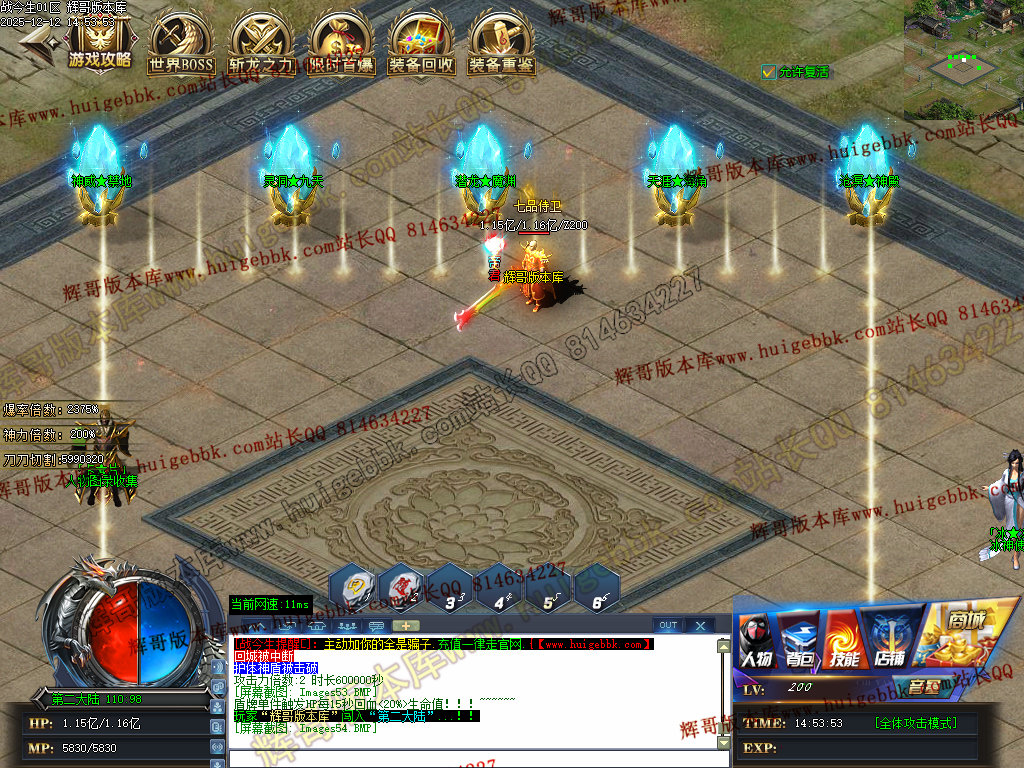The height and width of the screenshot is (768, 1024).
Task: Open the 人物 character panel
Action: [757, 642]
